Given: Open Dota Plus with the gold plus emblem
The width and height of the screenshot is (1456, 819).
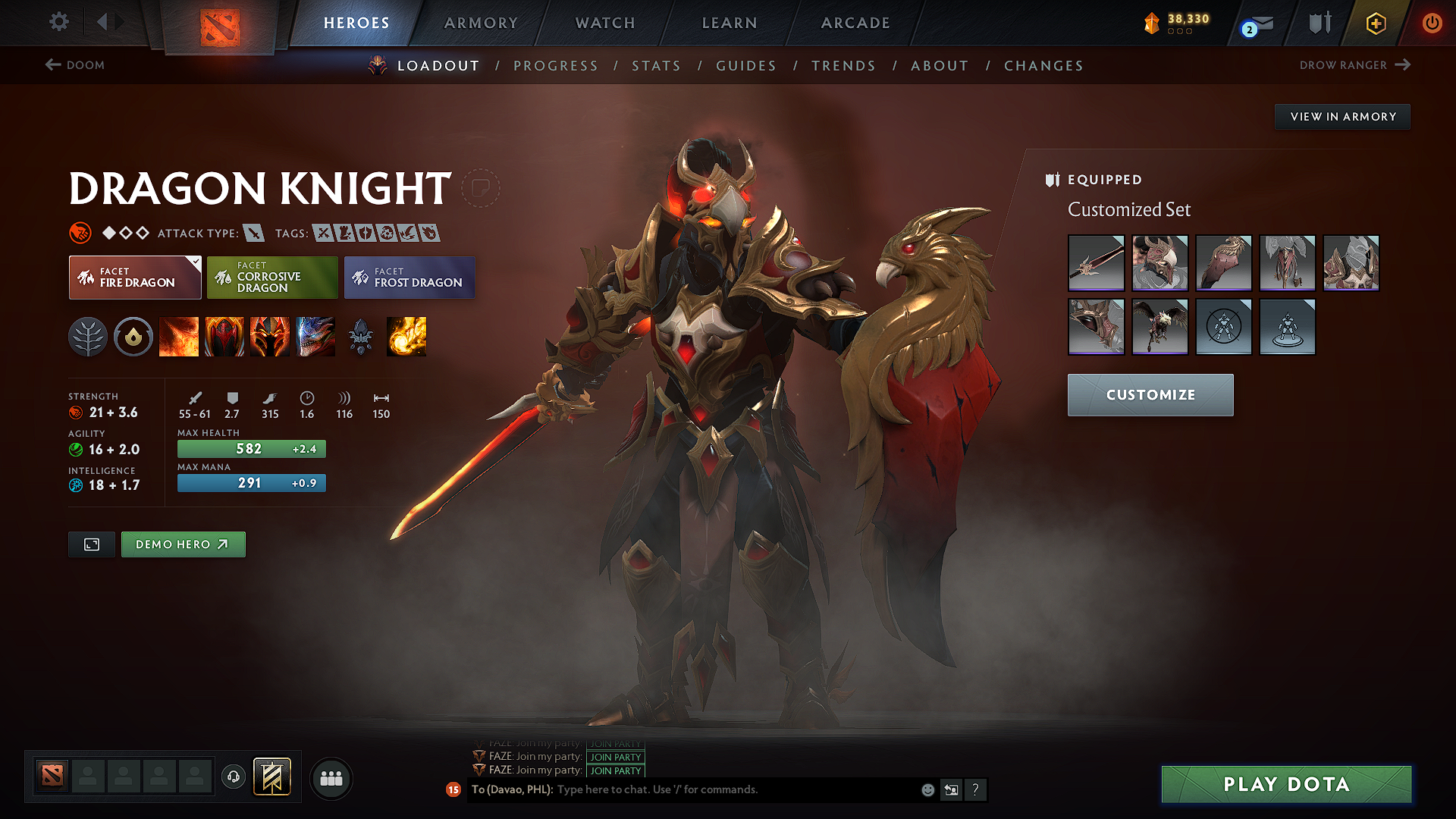Looking at the screenshot, I should 1376,24.
